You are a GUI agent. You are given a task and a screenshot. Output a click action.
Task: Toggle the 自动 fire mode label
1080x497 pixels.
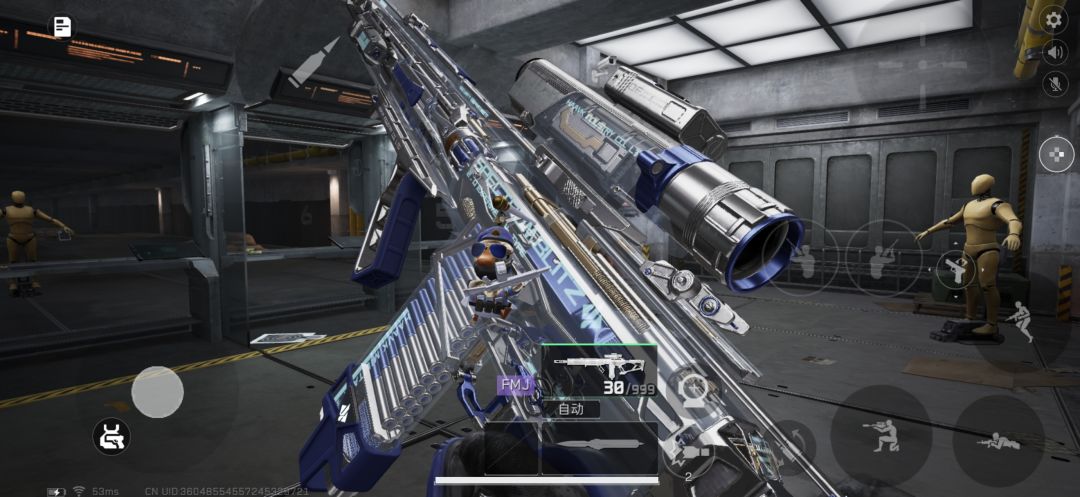pyautogui.click(x=571, y=408)
